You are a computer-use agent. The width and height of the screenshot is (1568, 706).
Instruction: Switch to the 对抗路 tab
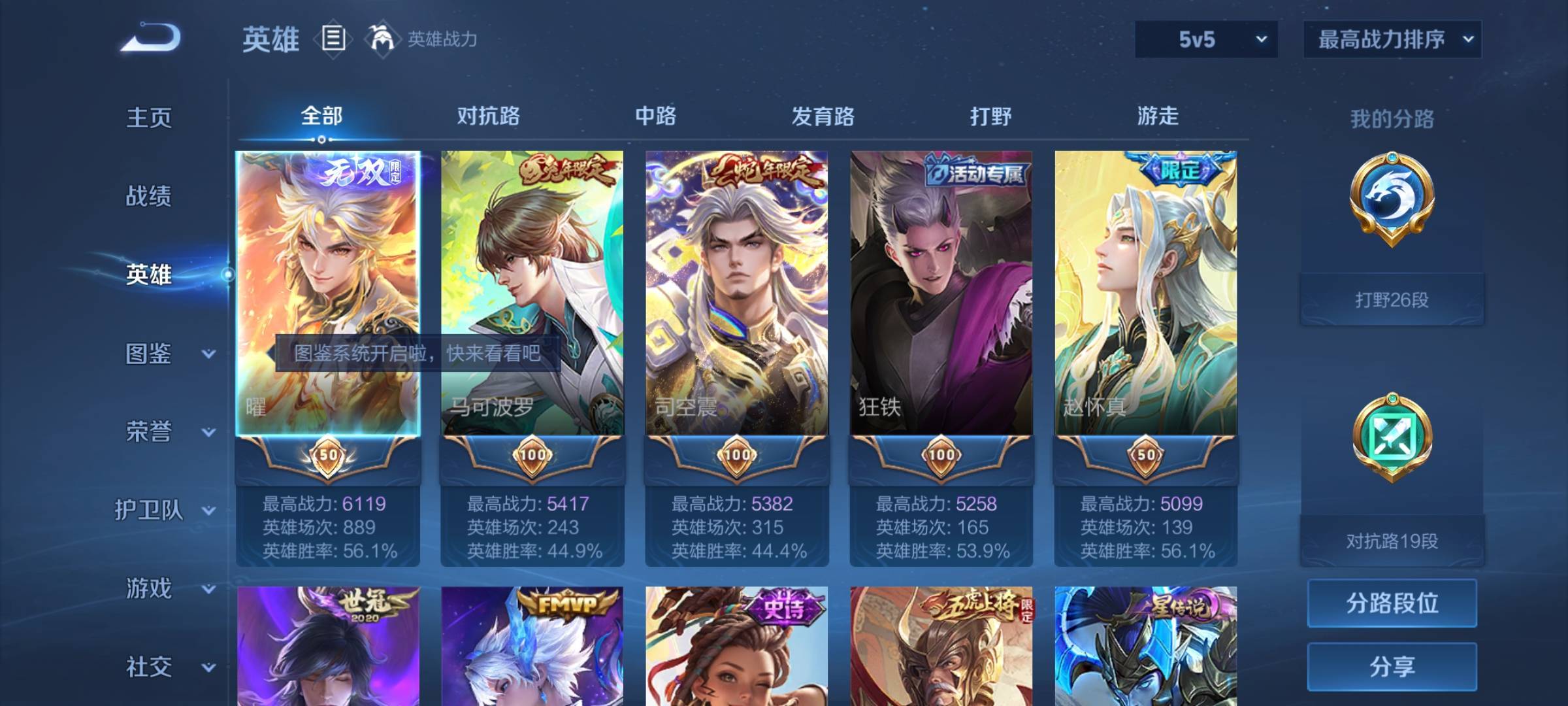488,116
